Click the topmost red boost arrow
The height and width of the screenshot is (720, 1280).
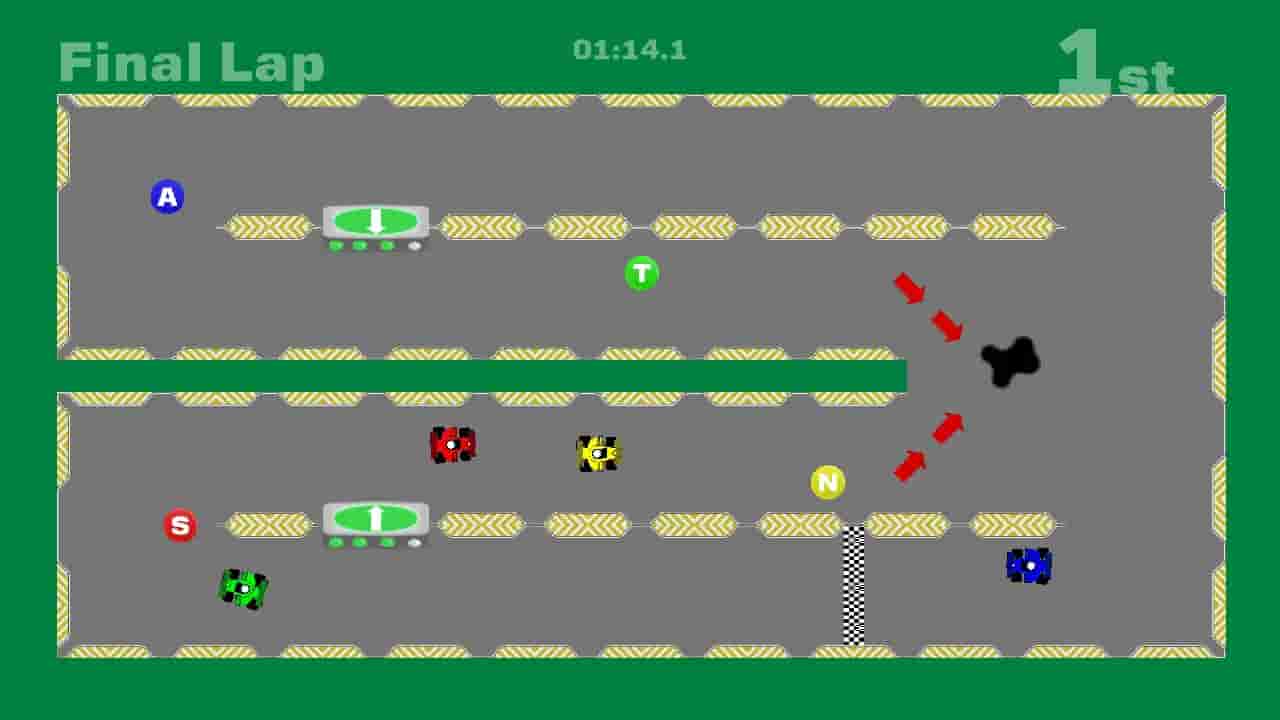point(910,289)
